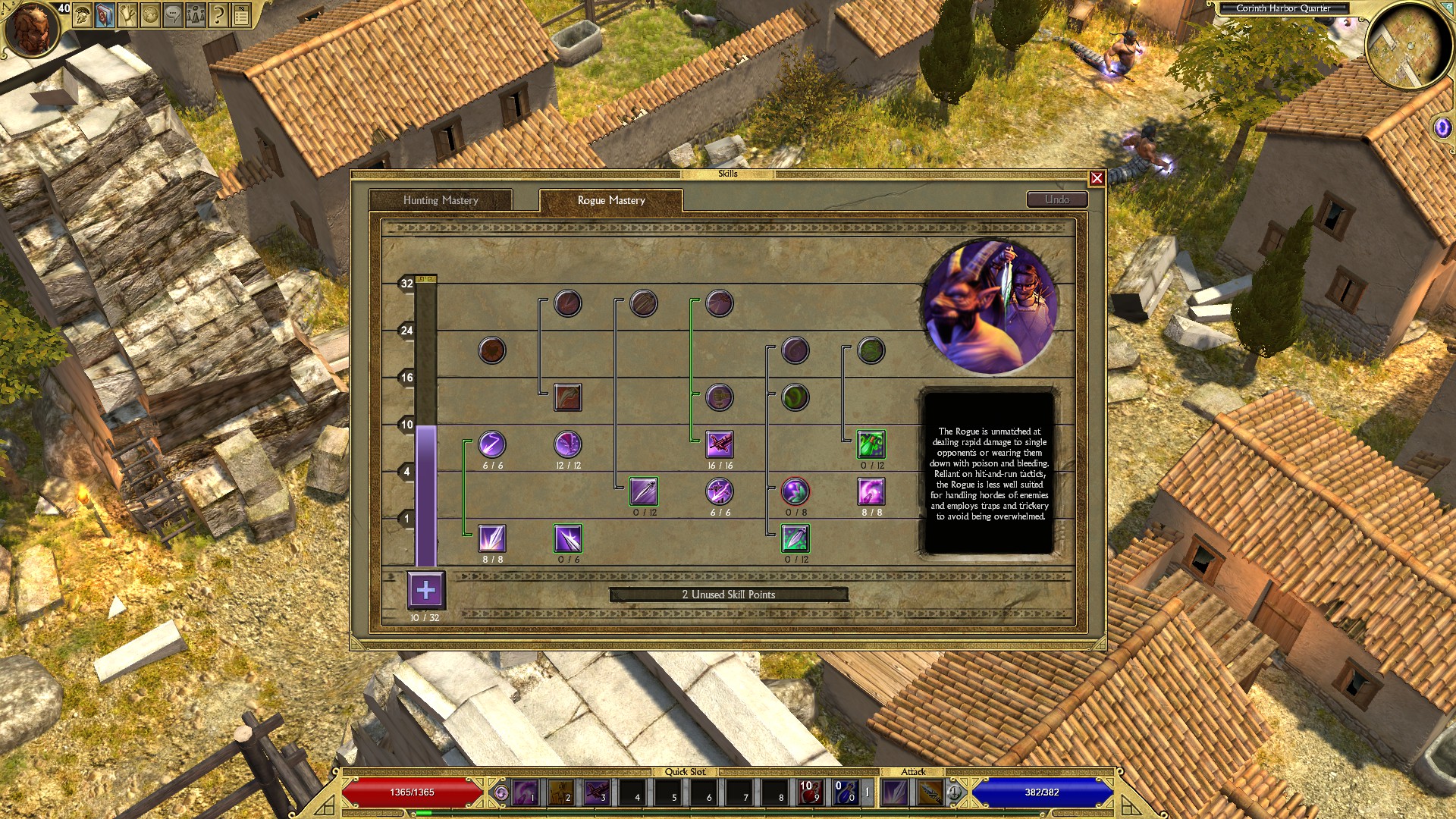
Task: Select the green poison flask skill (0/12)
Action: 871,444
